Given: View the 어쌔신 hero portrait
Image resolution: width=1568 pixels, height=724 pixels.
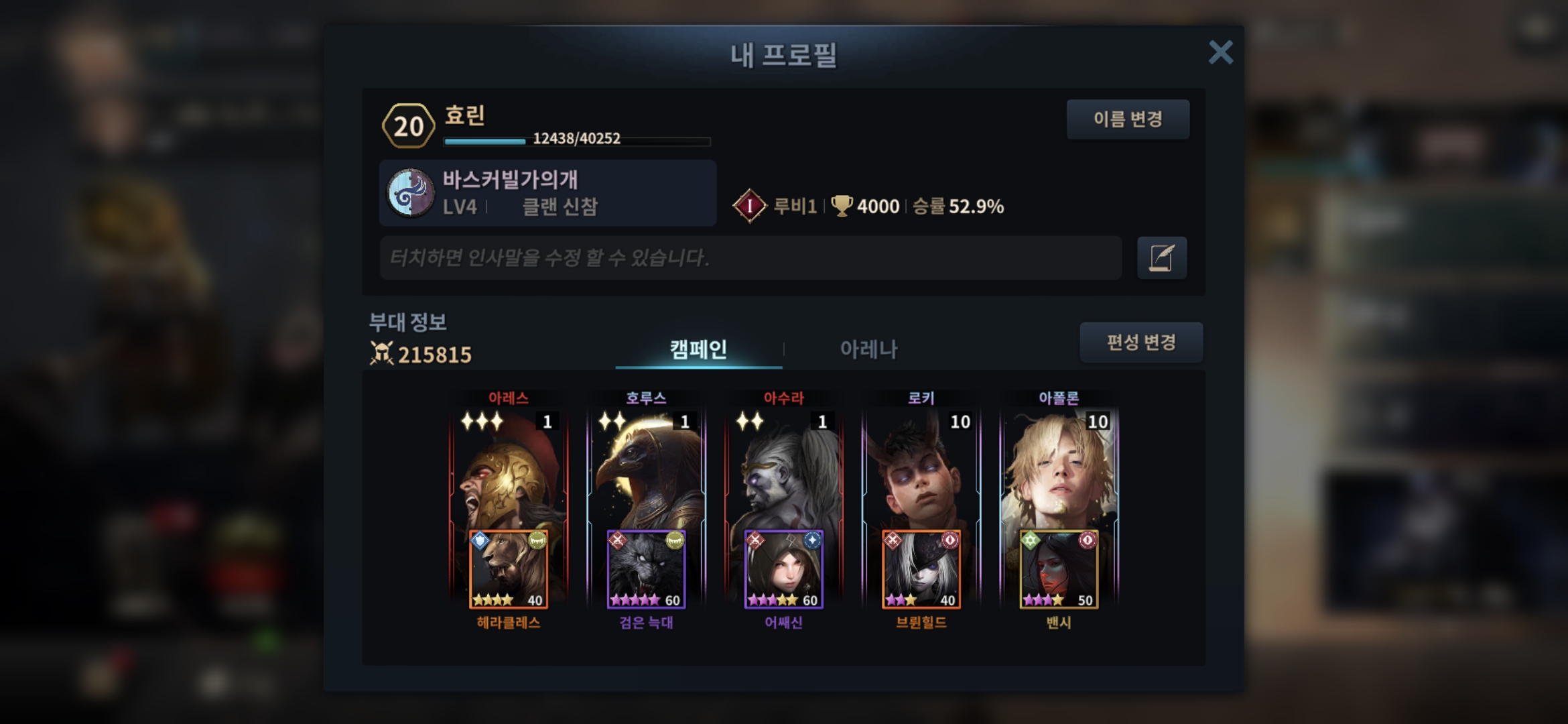Looking at the screenshot, I should 783,570.
